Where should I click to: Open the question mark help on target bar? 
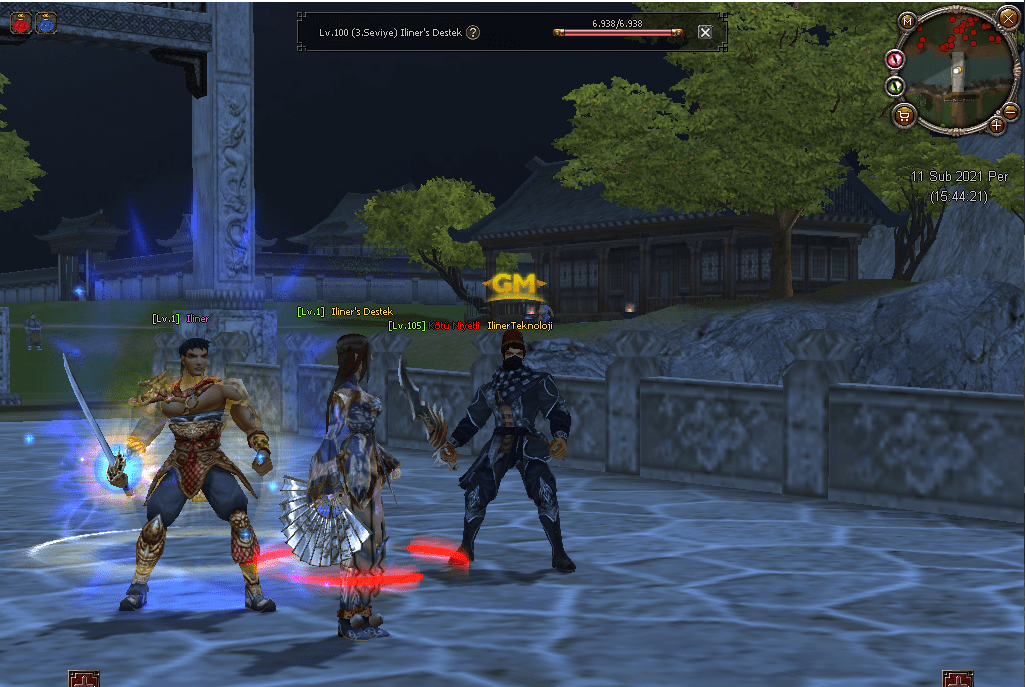click(x=473, y=32)
